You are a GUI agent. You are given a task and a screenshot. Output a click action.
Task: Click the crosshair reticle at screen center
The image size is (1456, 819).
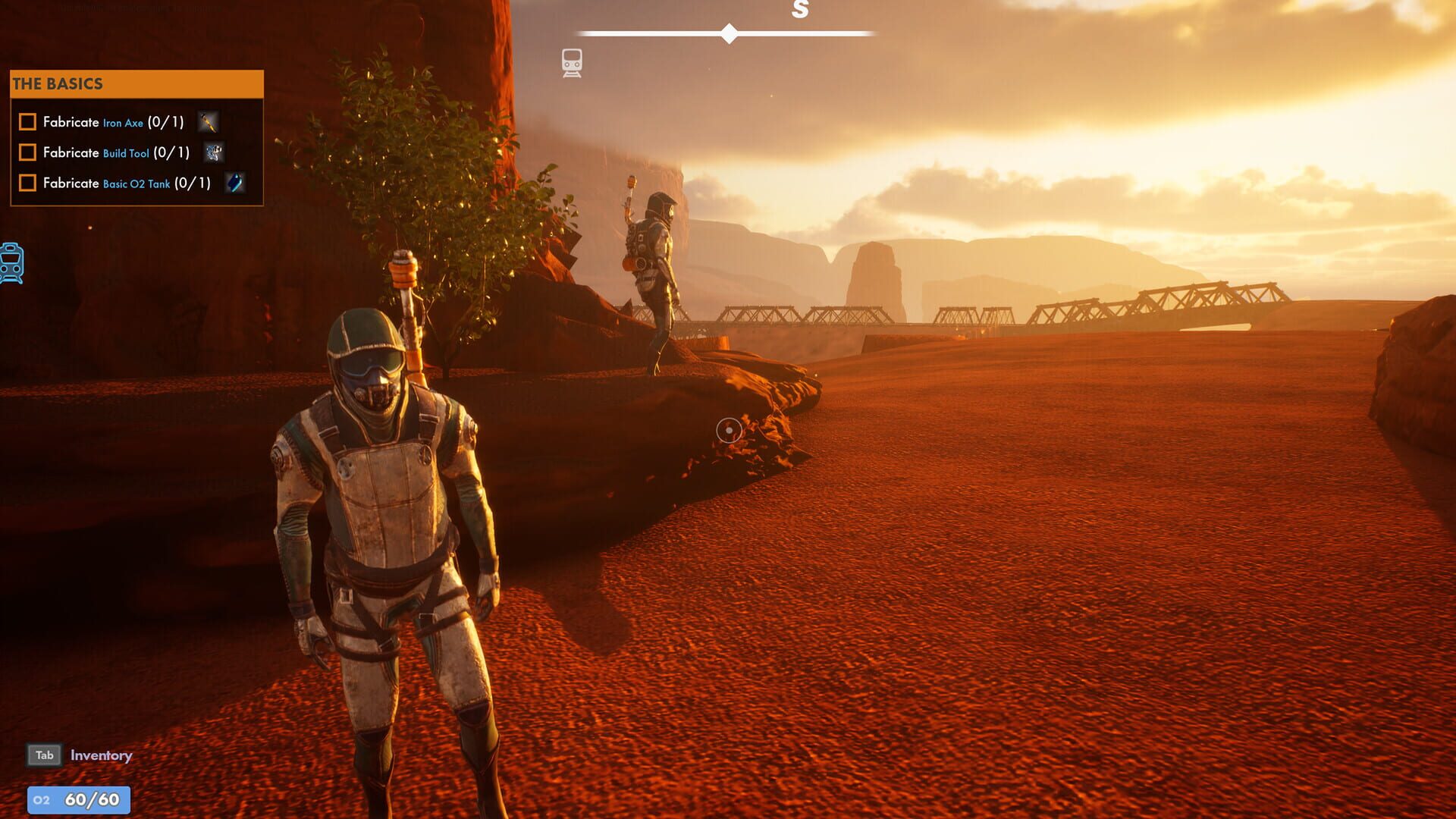coord(729,430)
